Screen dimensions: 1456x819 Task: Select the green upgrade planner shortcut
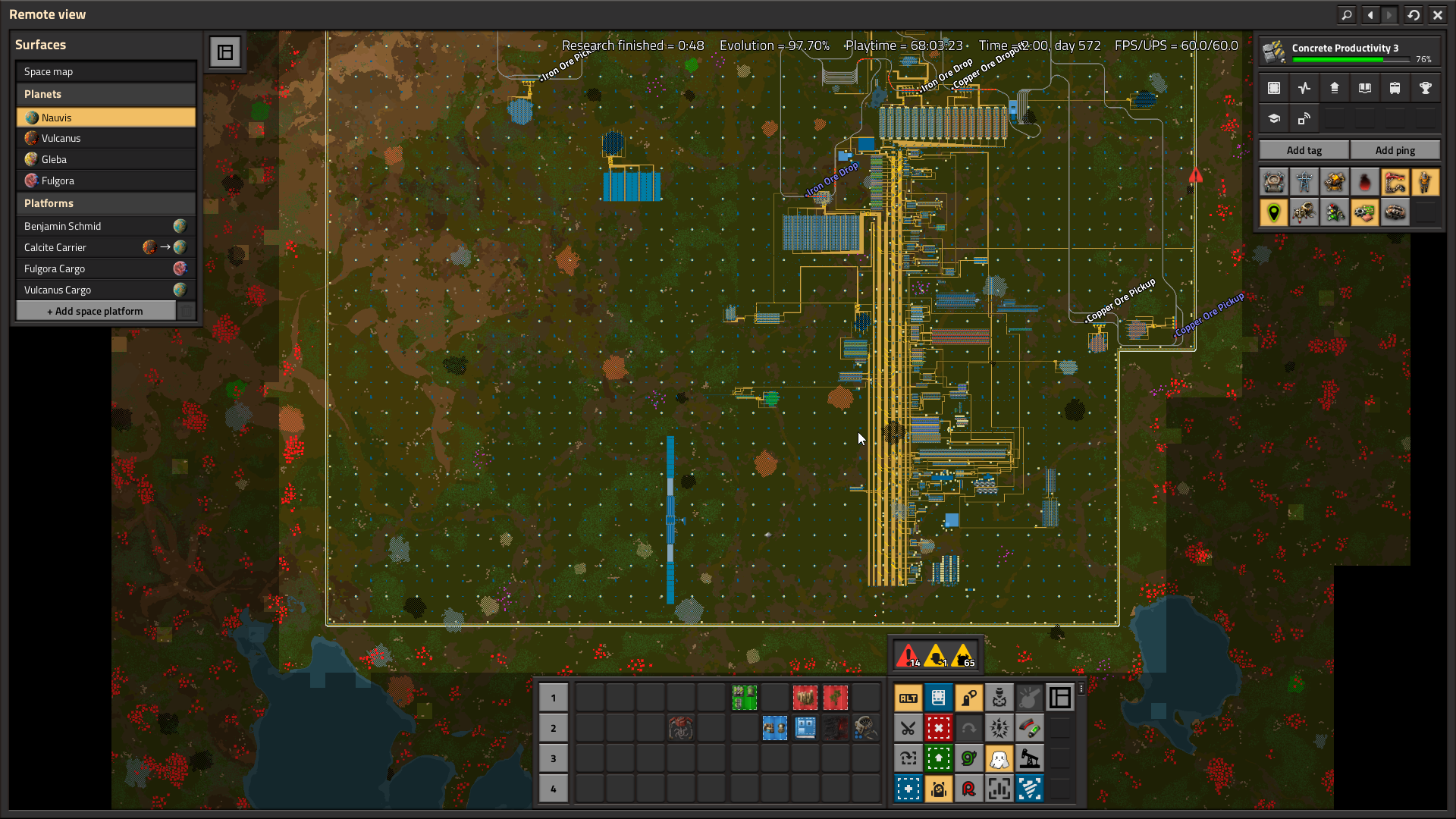pyautogui.click(x=939, y=758)
